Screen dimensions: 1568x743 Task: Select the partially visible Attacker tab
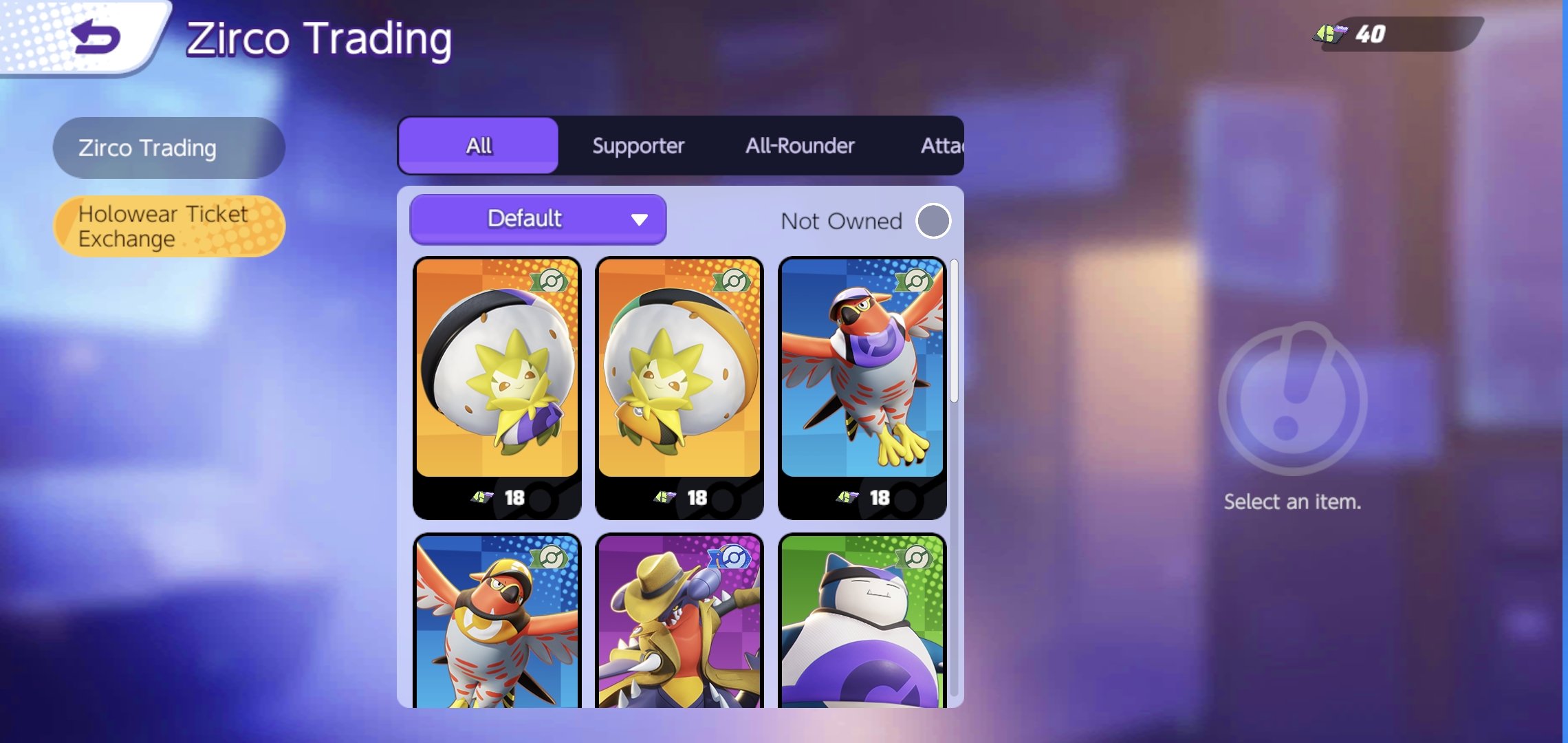point(941,146)
